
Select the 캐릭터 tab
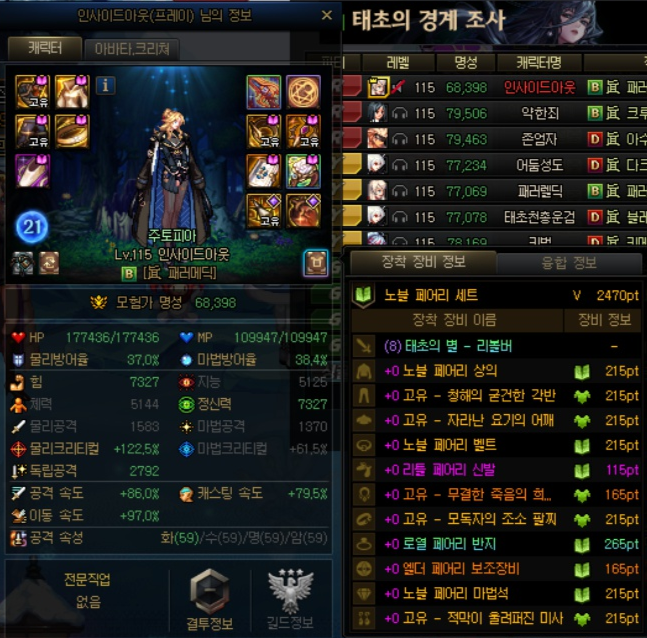[x=41, y=48]
